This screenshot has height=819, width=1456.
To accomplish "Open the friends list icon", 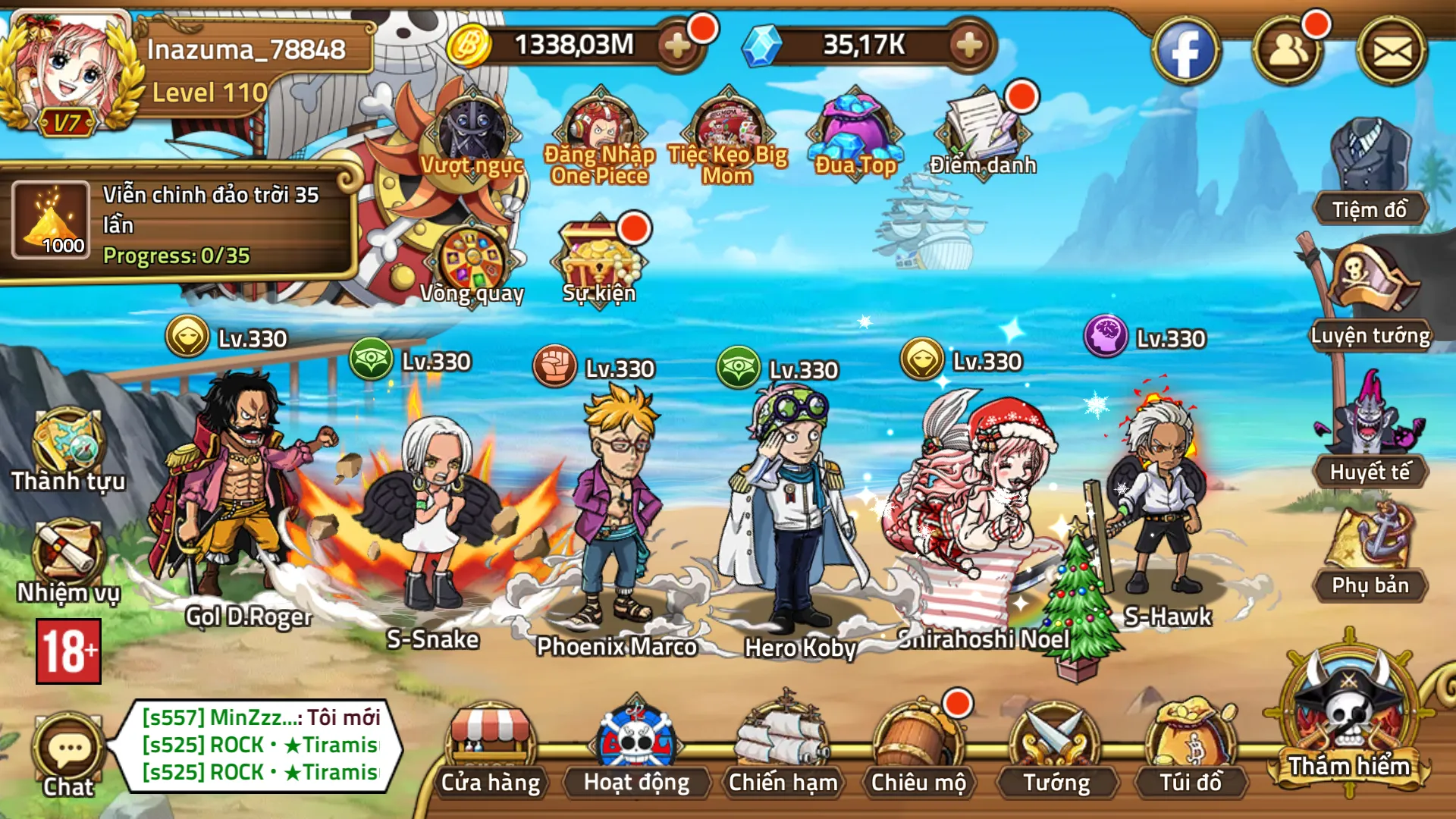I will tap(1287, 52).
